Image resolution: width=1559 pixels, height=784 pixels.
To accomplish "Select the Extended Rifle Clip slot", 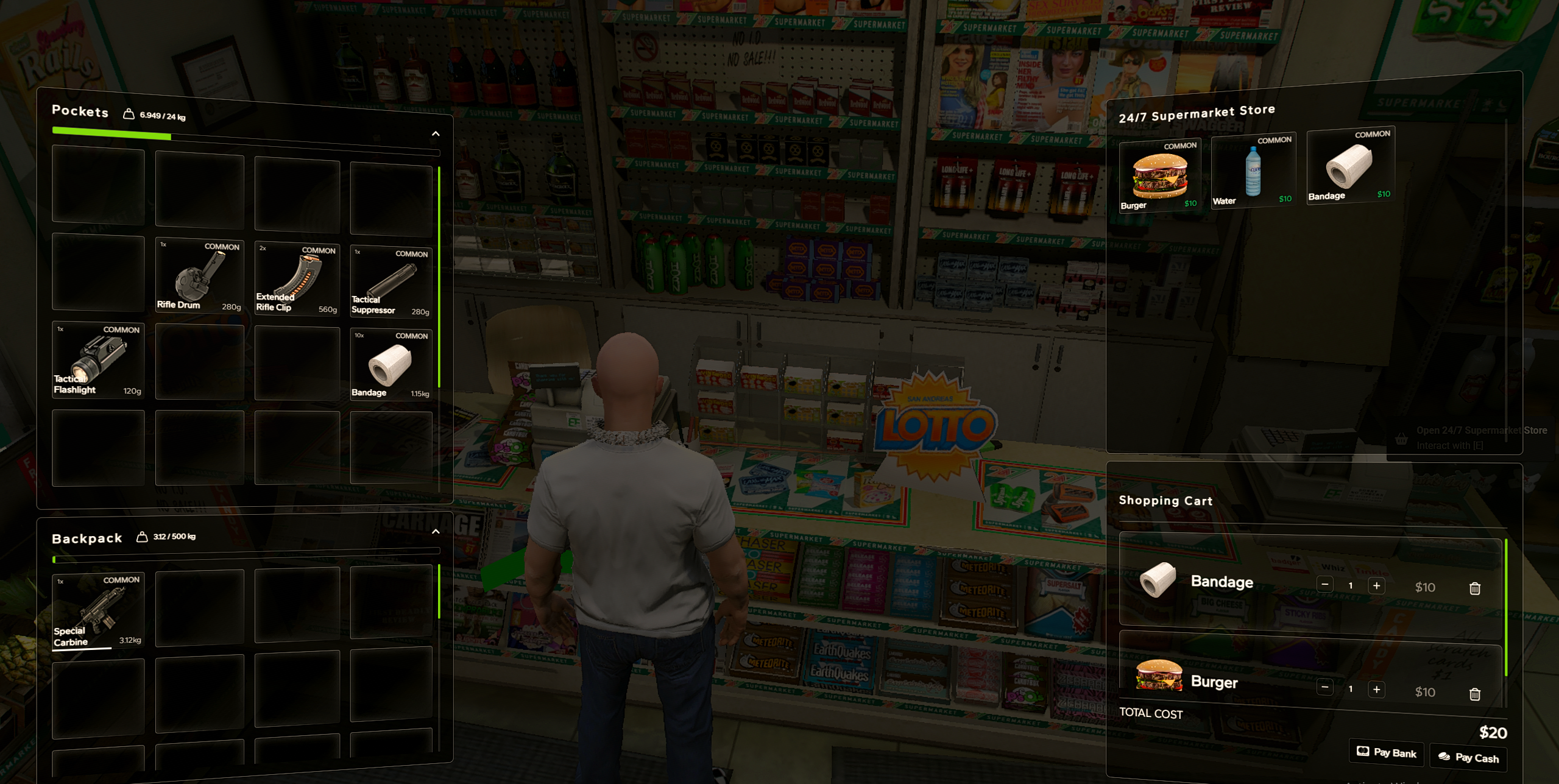I will tap(297, 278).
